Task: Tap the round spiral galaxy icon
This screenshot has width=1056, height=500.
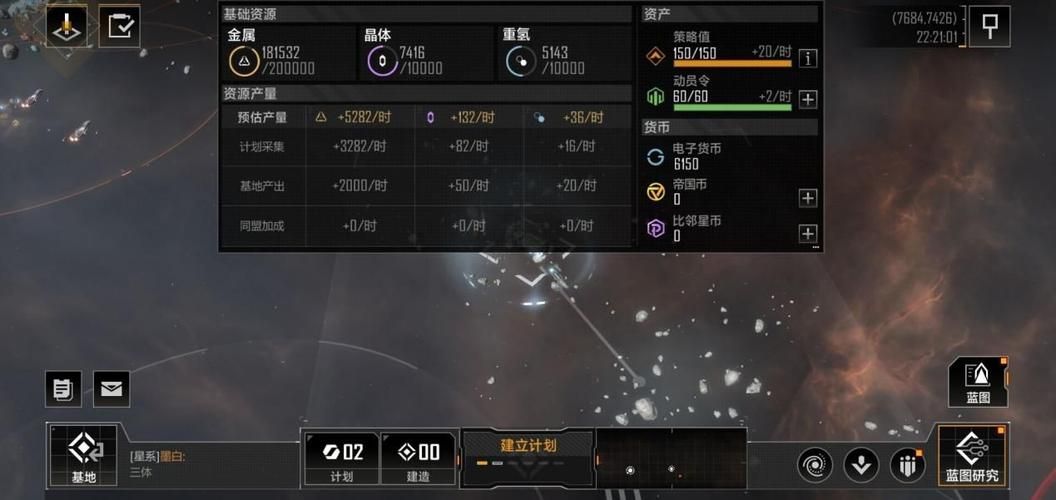Action: [815, 465]
